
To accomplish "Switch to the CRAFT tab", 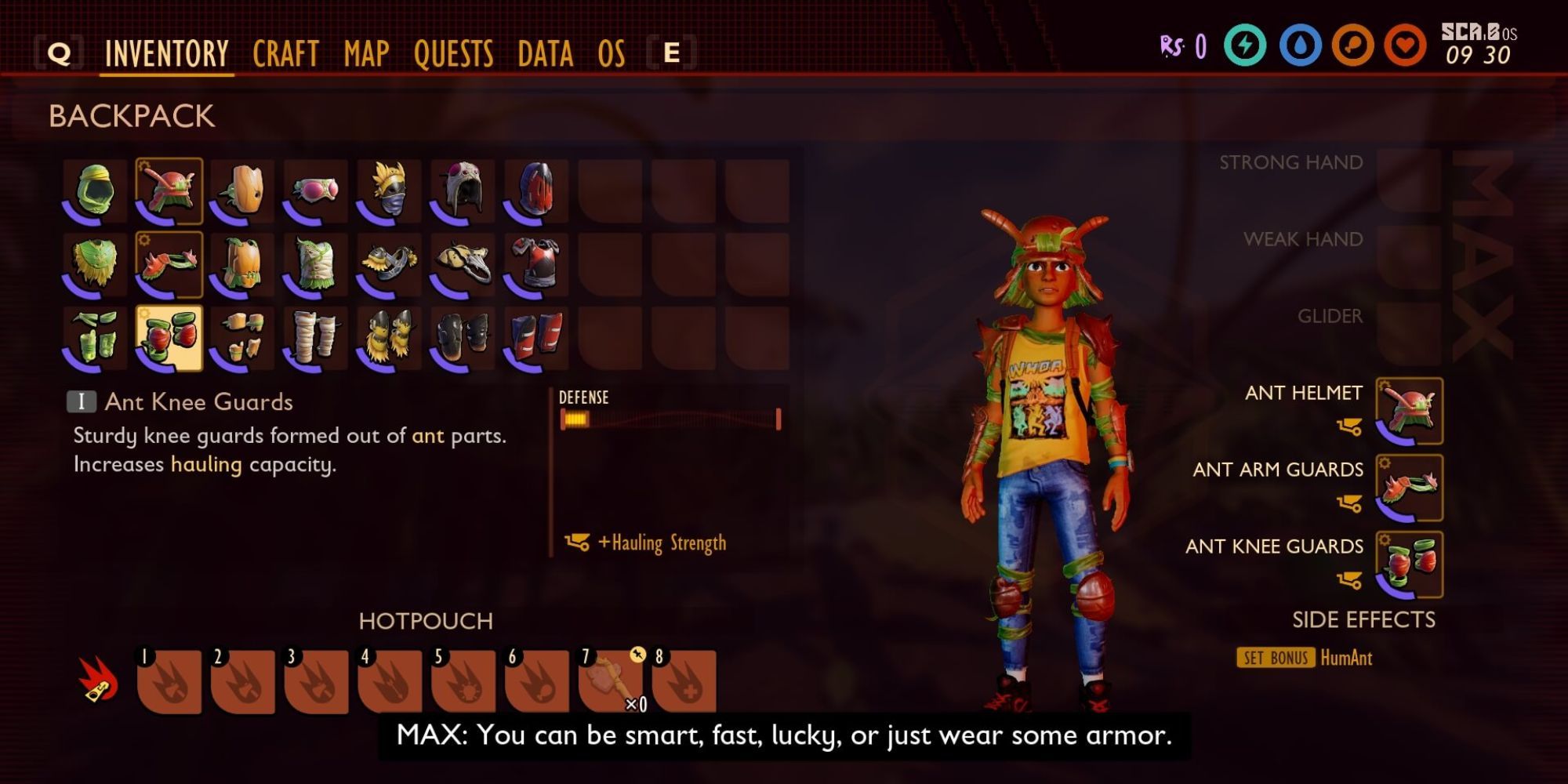I will pyautogui.click(x=285, y=53).
